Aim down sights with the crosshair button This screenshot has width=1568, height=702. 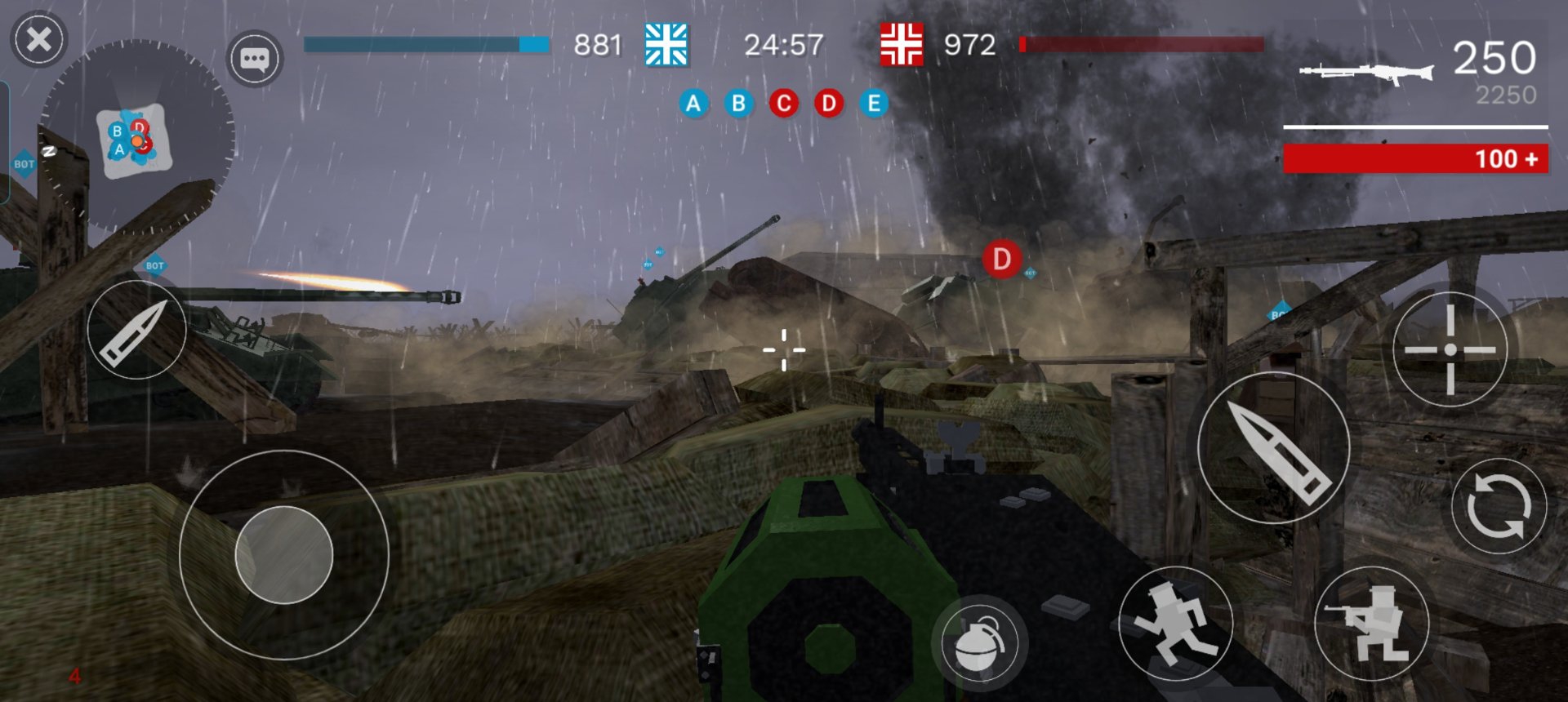click(x=1450, y=349)
